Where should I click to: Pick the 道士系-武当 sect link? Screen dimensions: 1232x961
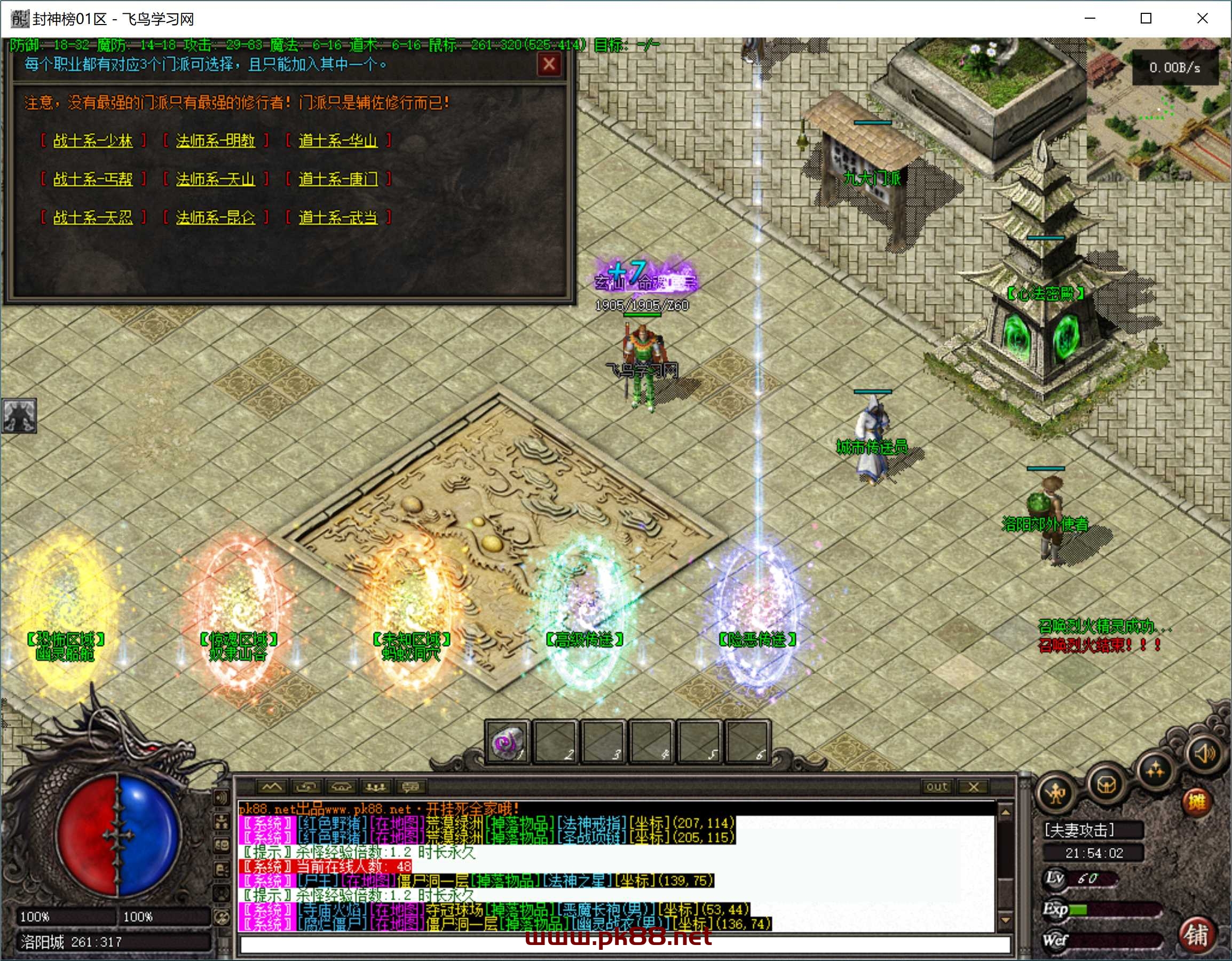tap(338, 217)
